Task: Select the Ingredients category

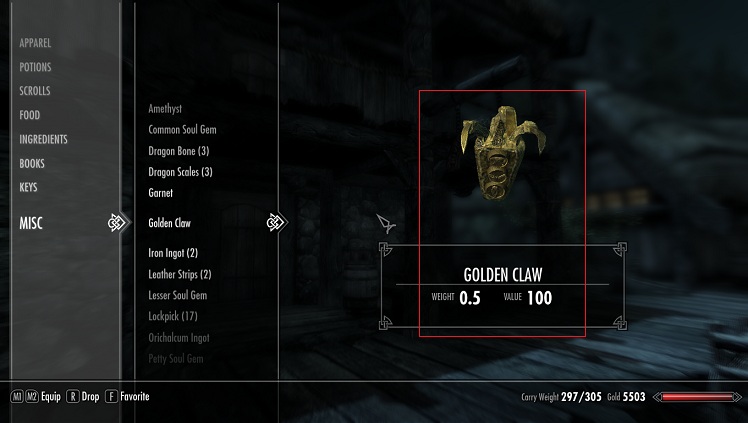Action: click(43, 139)
